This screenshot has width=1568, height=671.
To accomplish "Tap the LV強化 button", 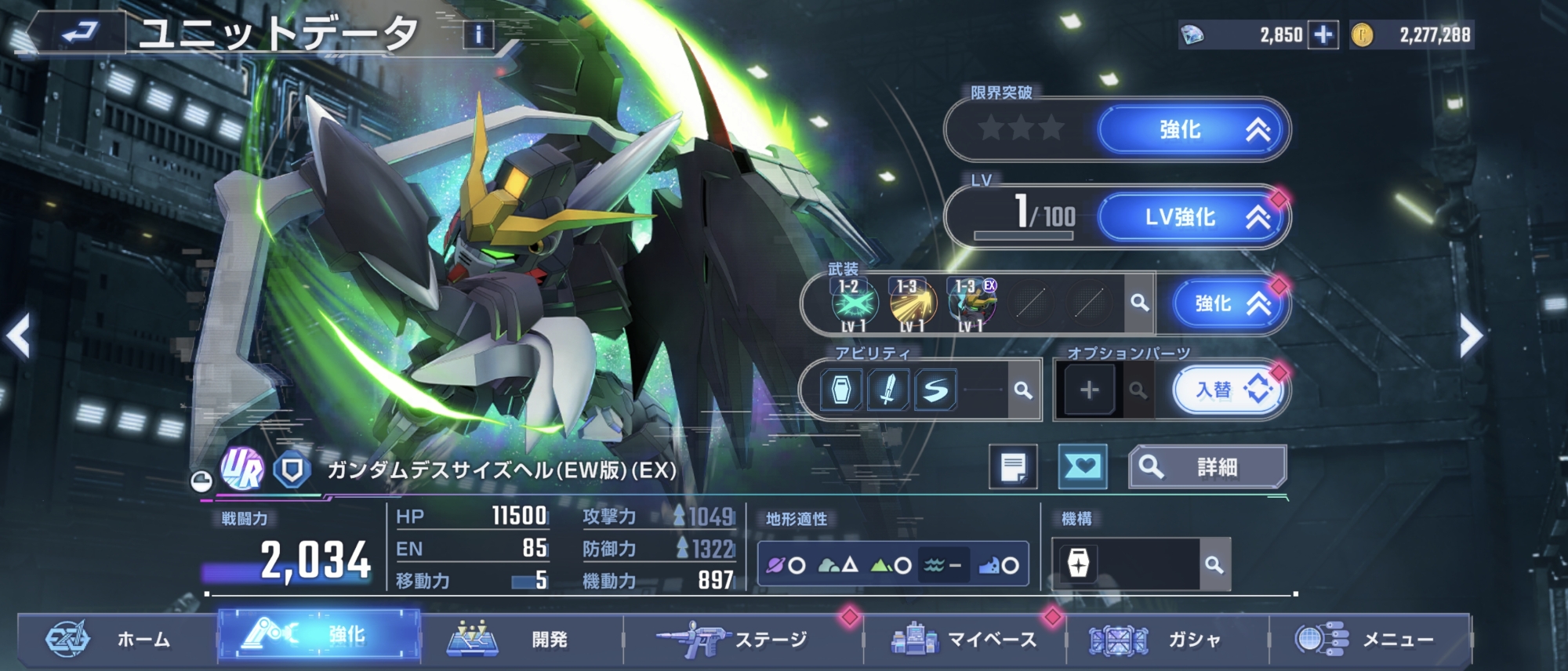I will tap(1194, 217).
